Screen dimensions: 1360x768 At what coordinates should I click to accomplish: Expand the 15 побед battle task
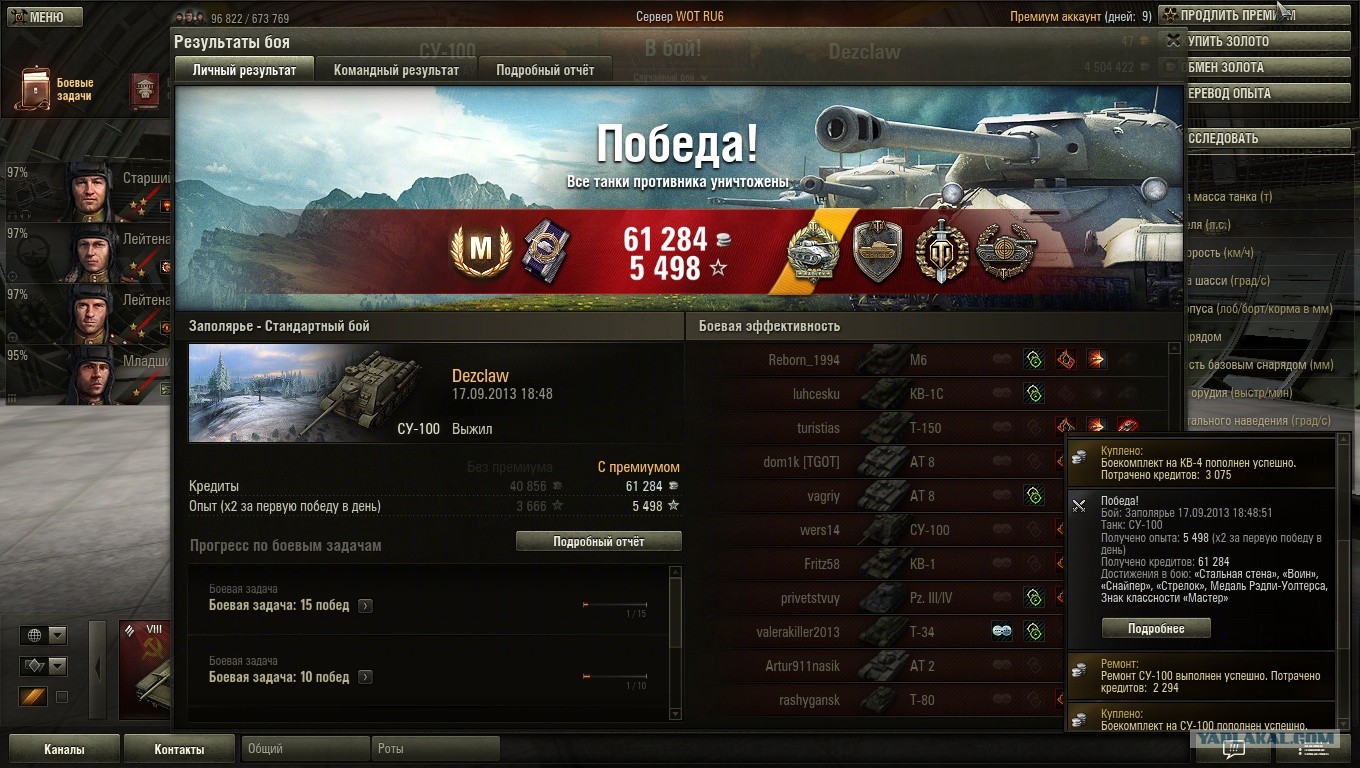click(x=365, y=605)
